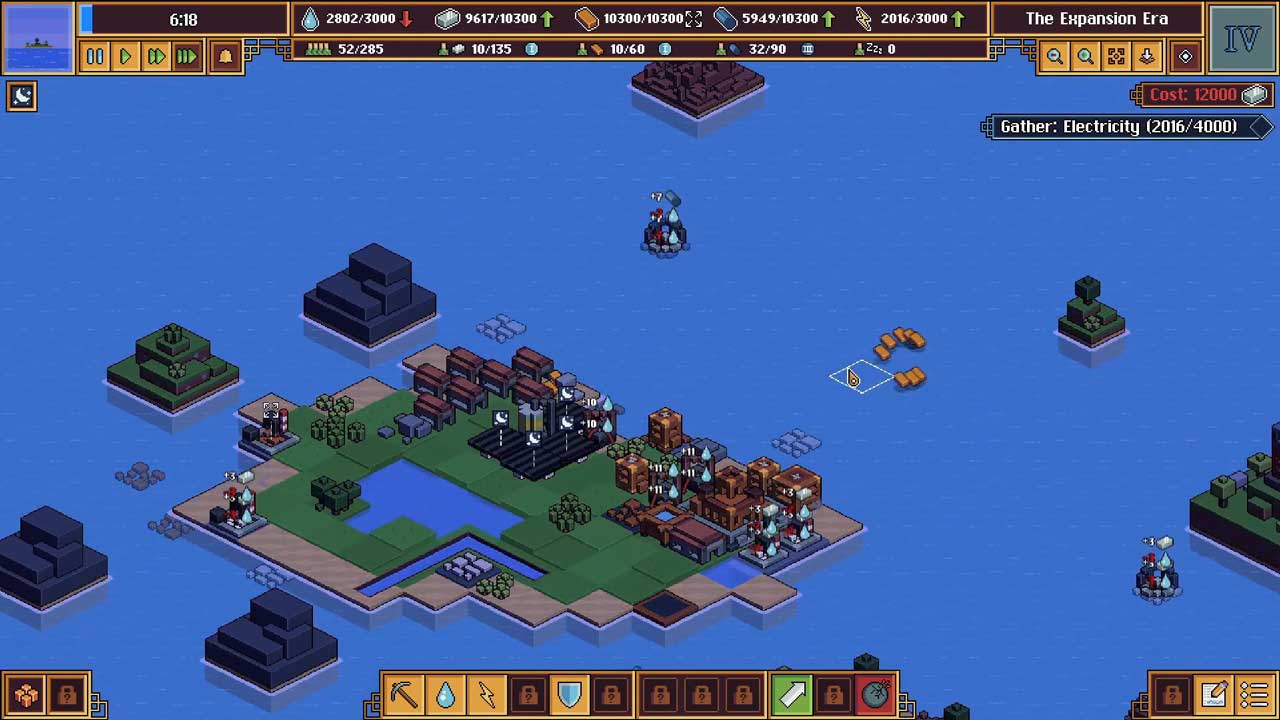The width and height of the screenshot is (1280, 720).
Task: Click the alarm bell button
Action: [225, 57]
